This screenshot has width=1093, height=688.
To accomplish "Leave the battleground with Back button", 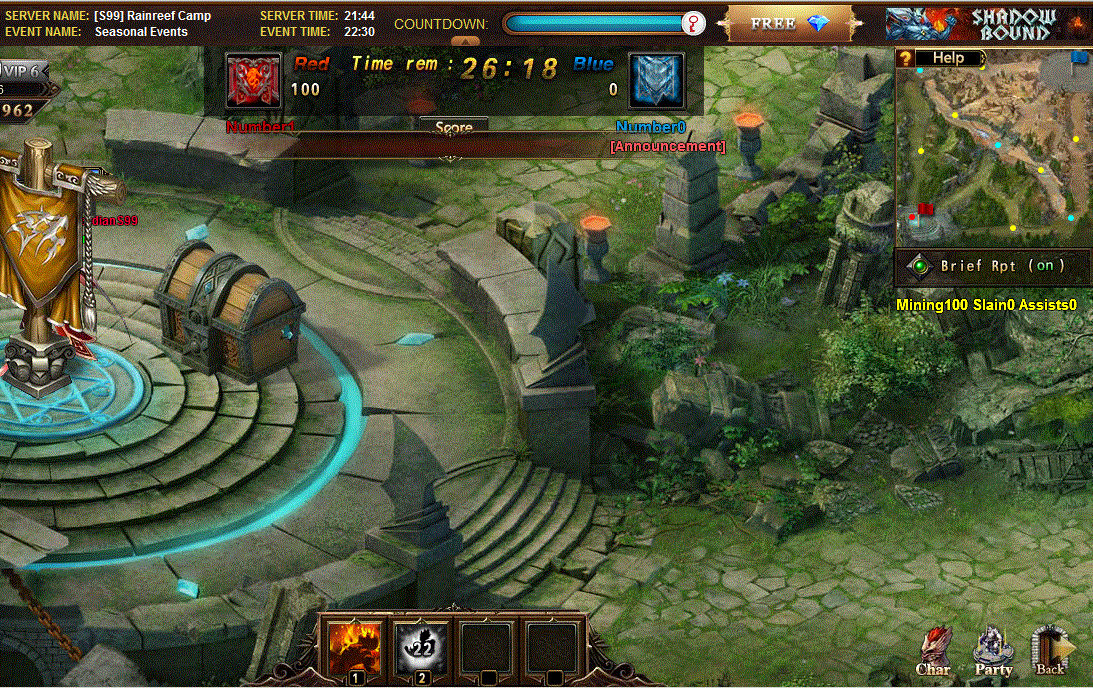I will click(1051, 652).
